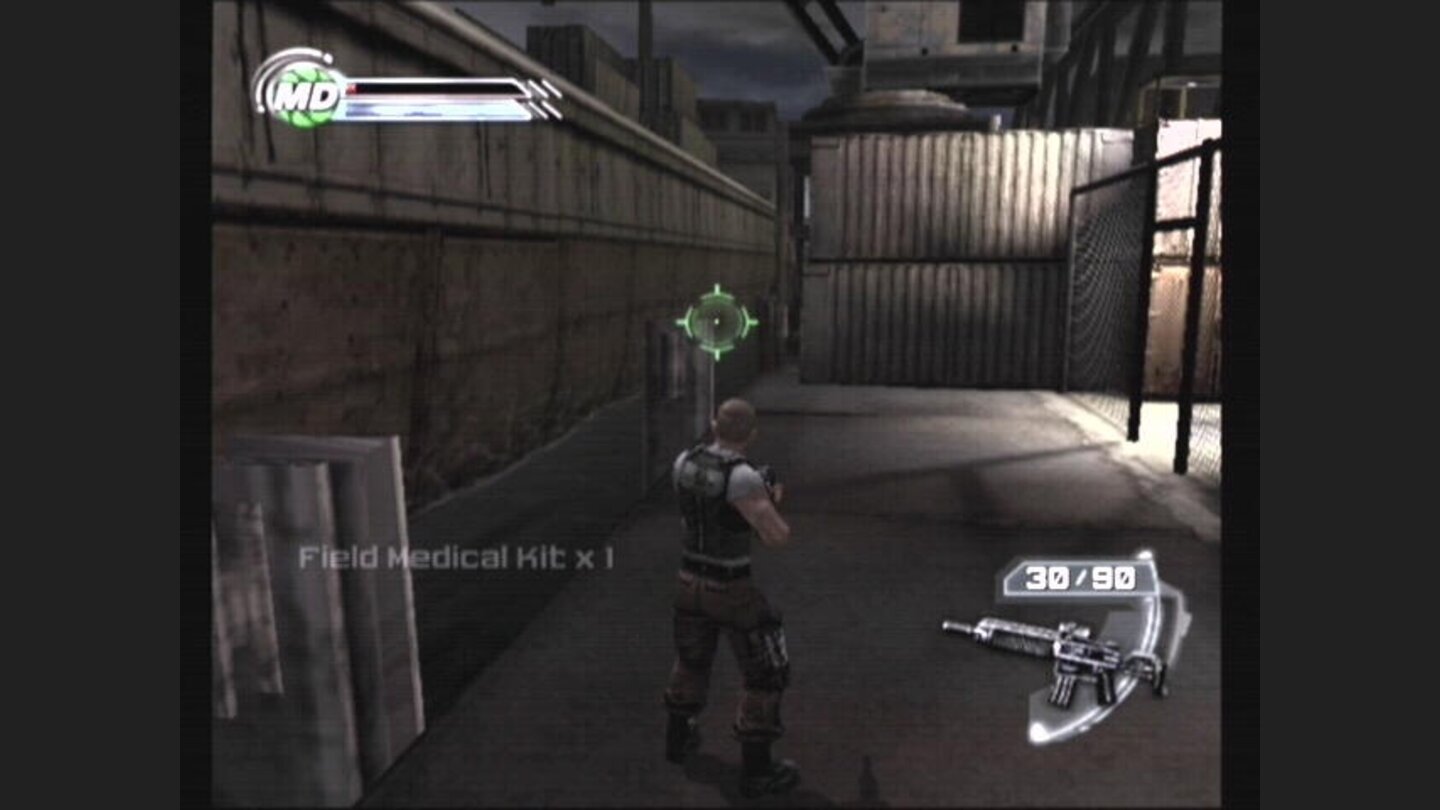Click the rifle magazine in the weapon icon

[x=1063, y=690]
